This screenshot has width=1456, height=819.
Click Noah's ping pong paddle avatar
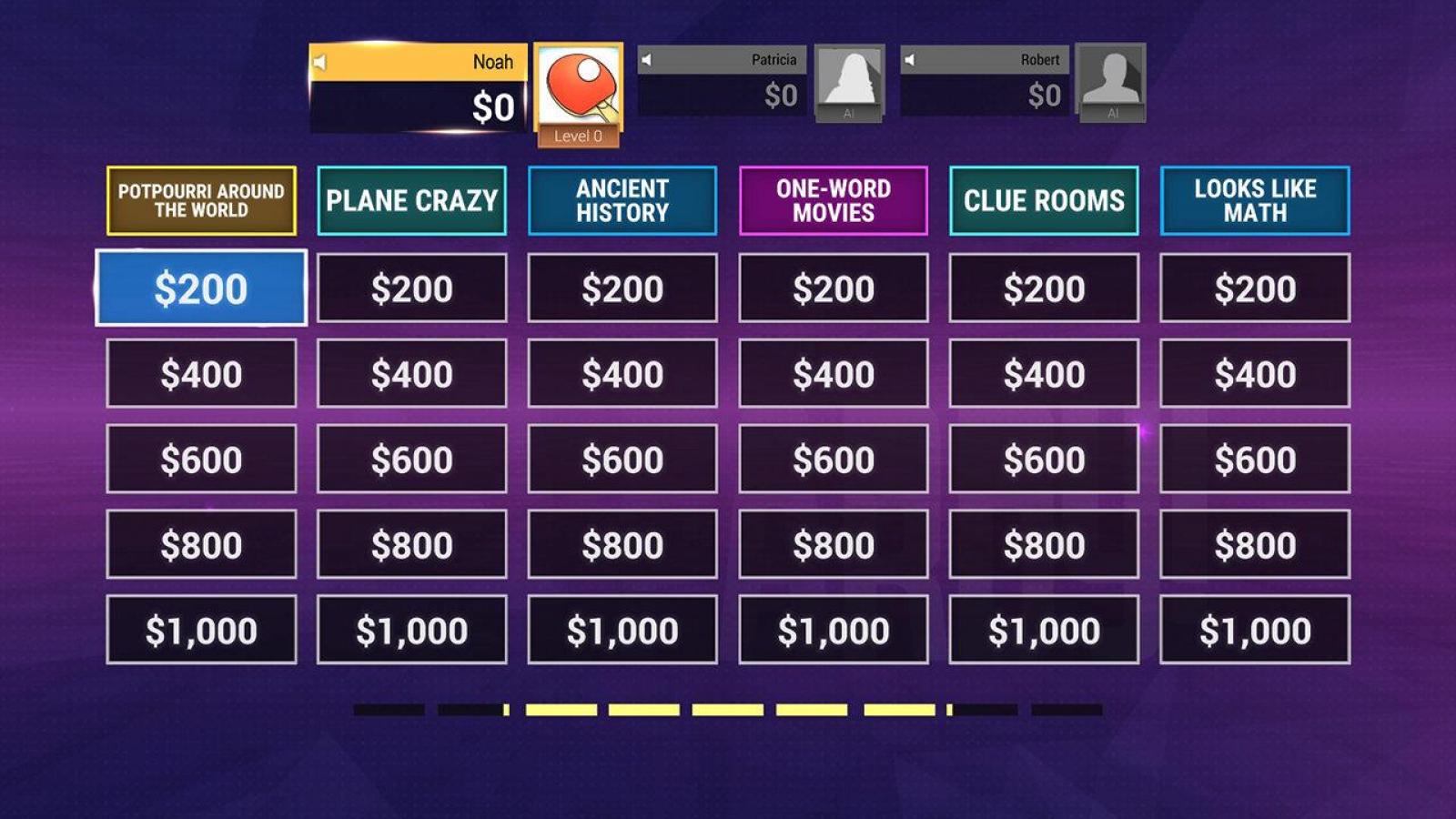click(579, 86)
